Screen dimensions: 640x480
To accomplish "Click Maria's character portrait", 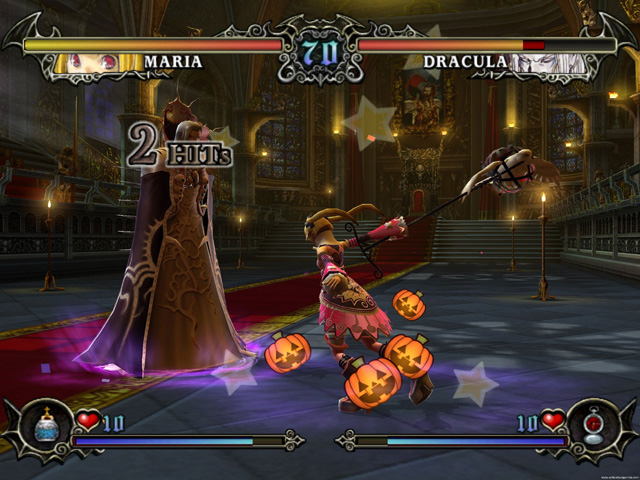I will 96,62.
